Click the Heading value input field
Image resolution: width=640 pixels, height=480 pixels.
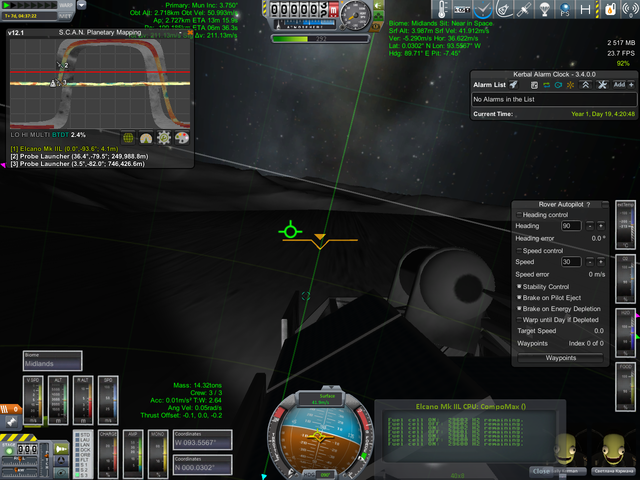[x=571, y=226]
